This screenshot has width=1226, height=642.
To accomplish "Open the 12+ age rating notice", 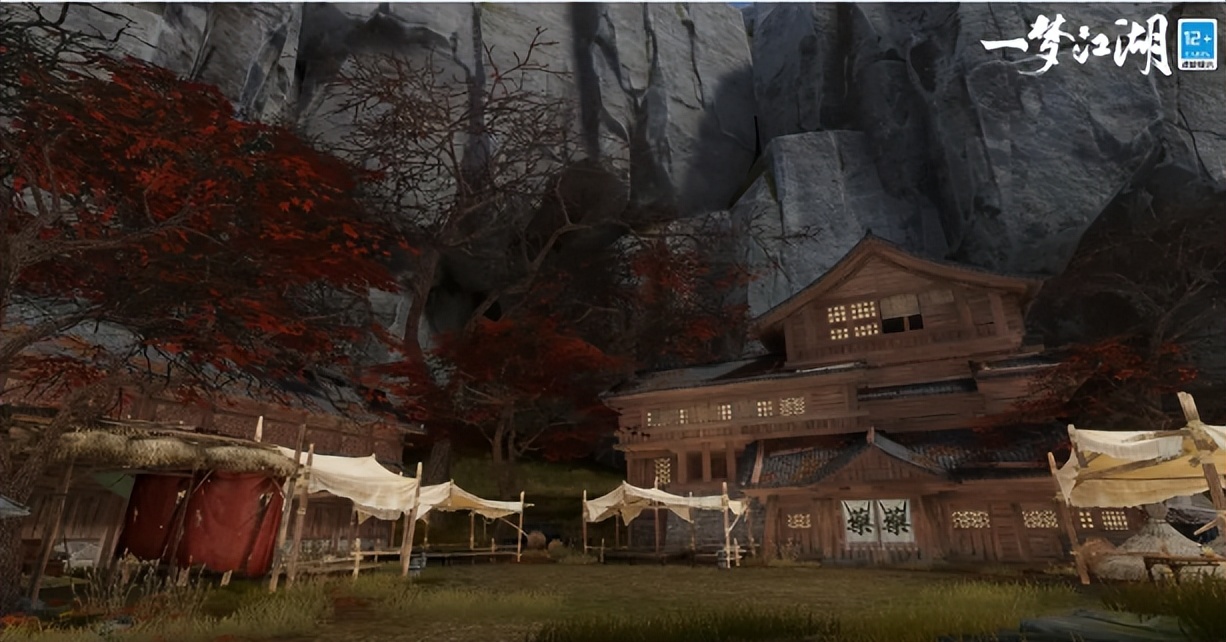I will click(x=1197, y=45).
